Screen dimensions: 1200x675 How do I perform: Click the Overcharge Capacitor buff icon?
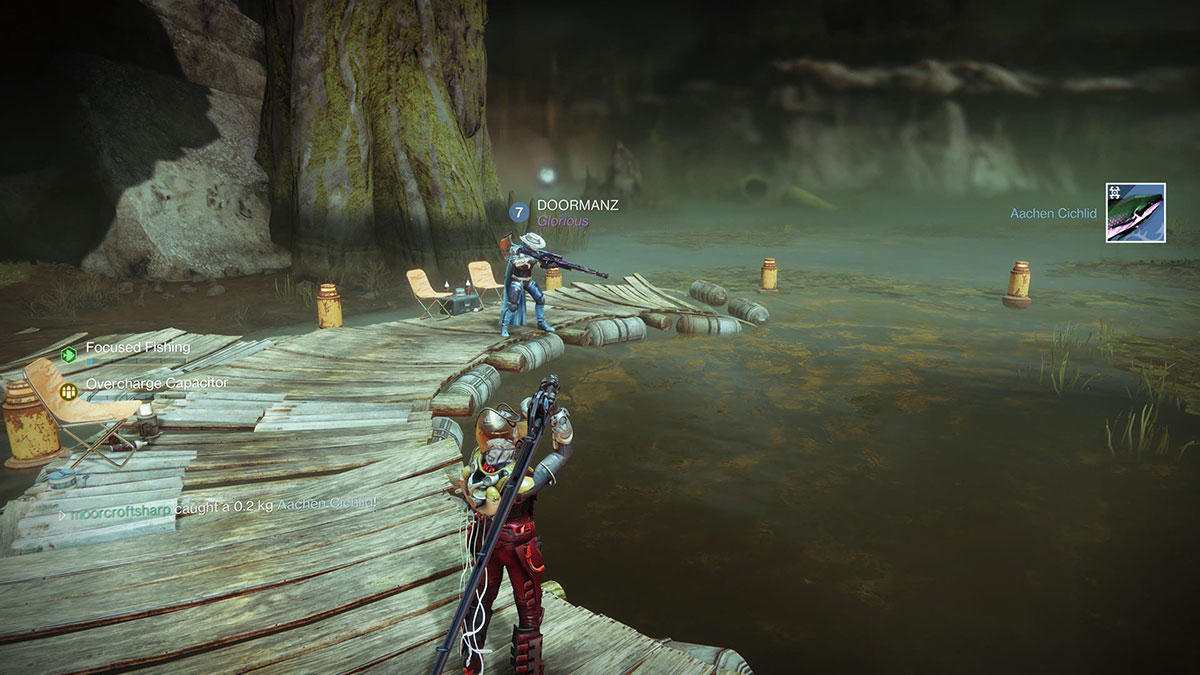69,391
